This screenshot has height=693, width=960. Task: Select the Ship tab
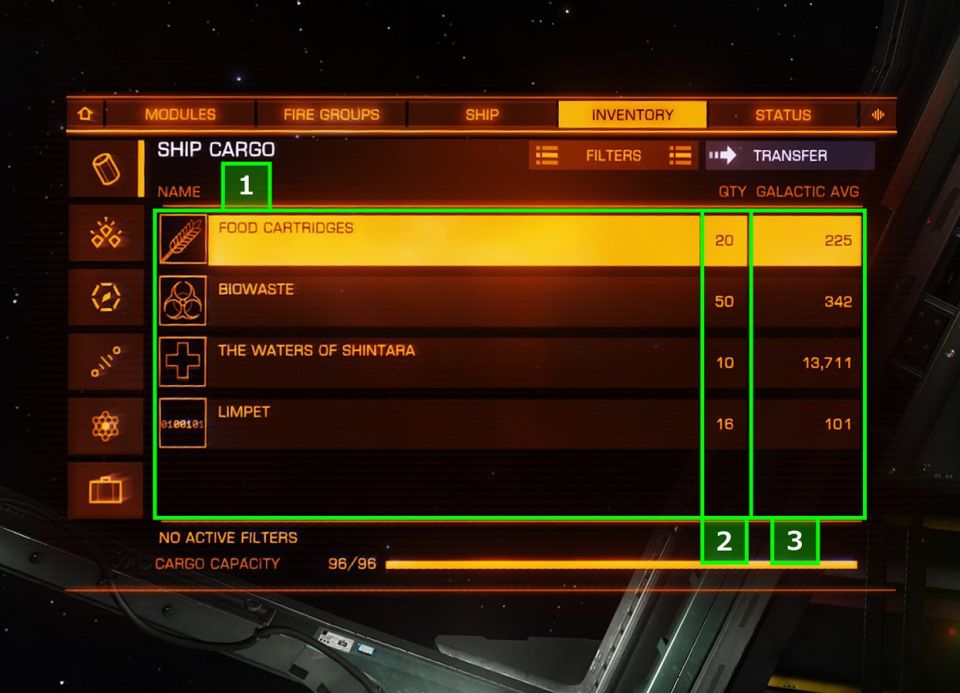tap(482, 115)
